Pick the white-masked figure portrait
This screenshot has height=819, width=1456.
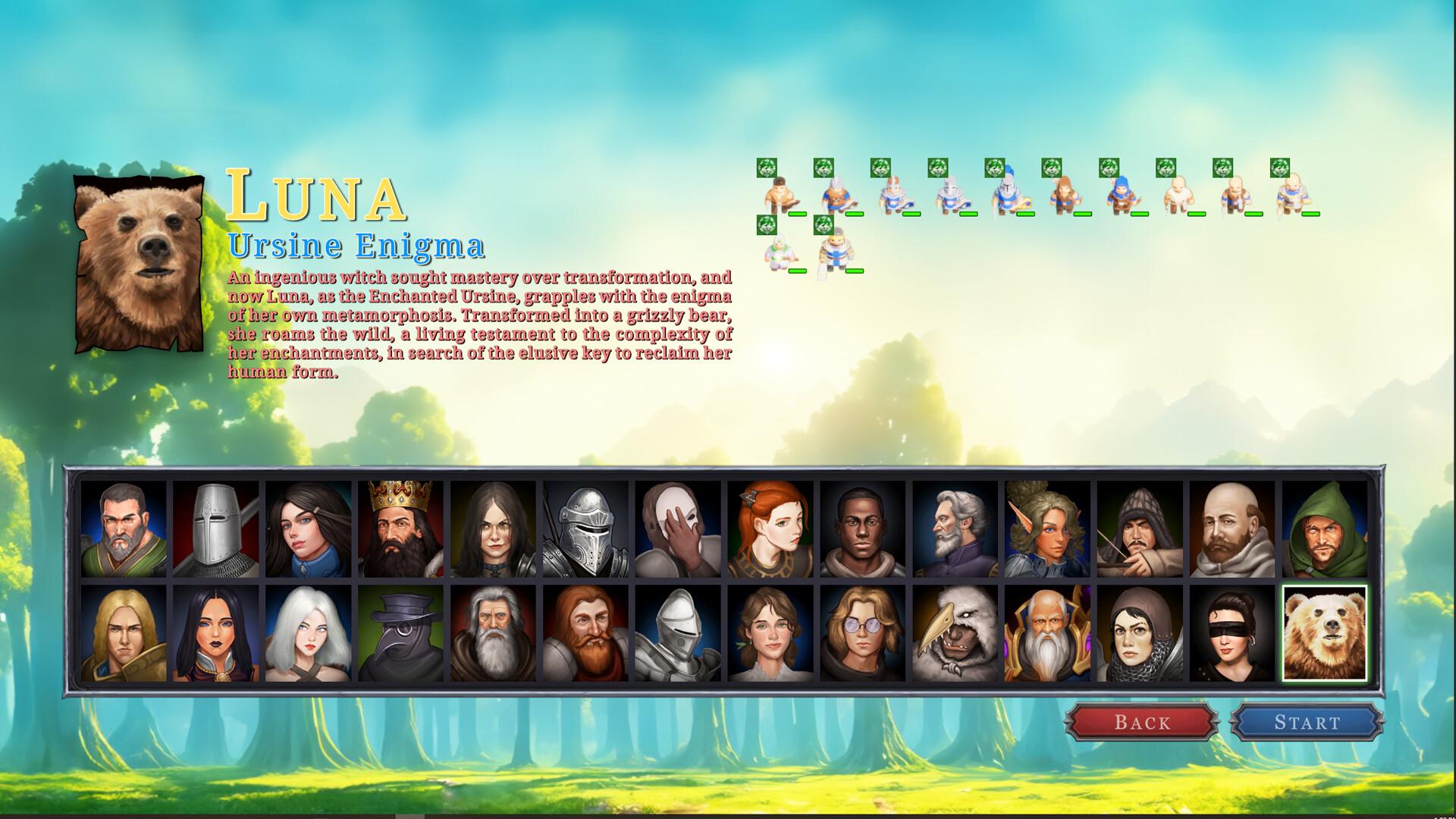(678, 529)
